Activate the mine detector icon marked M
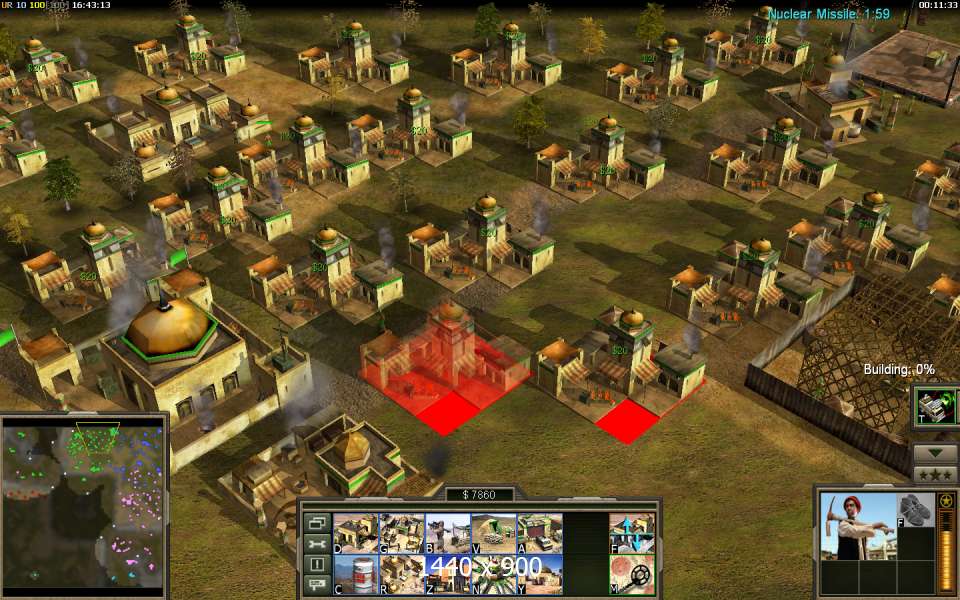 tap(632, 574)
